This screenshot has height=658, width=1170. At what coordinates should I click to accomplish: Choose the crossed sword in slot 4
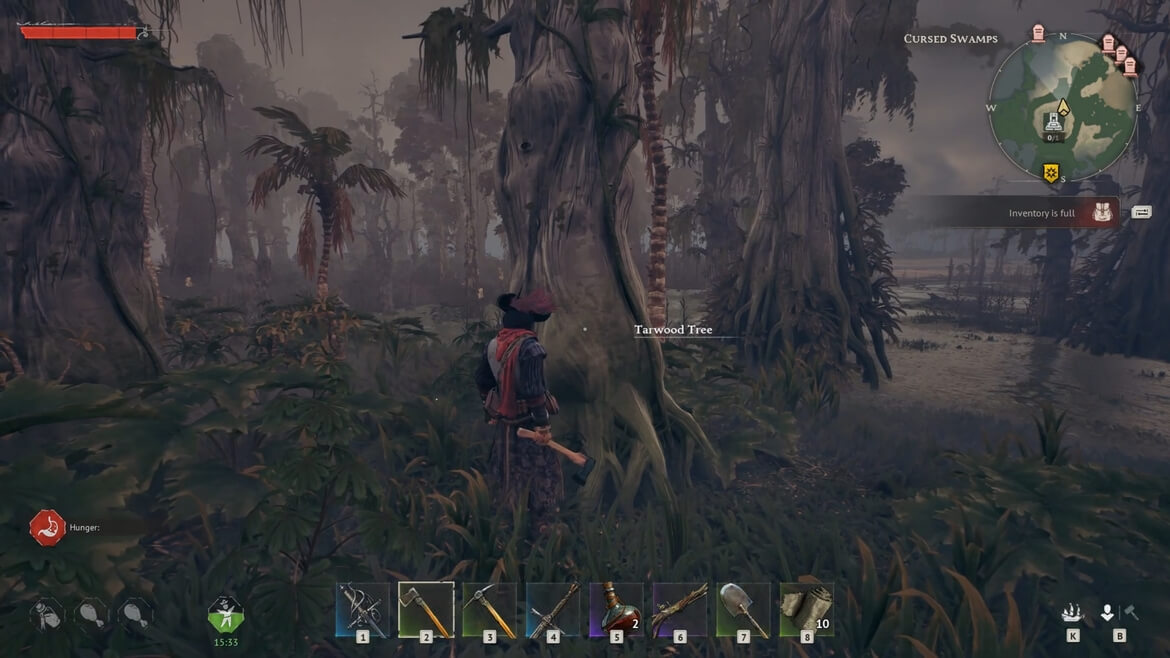click(x=553, y=609)
